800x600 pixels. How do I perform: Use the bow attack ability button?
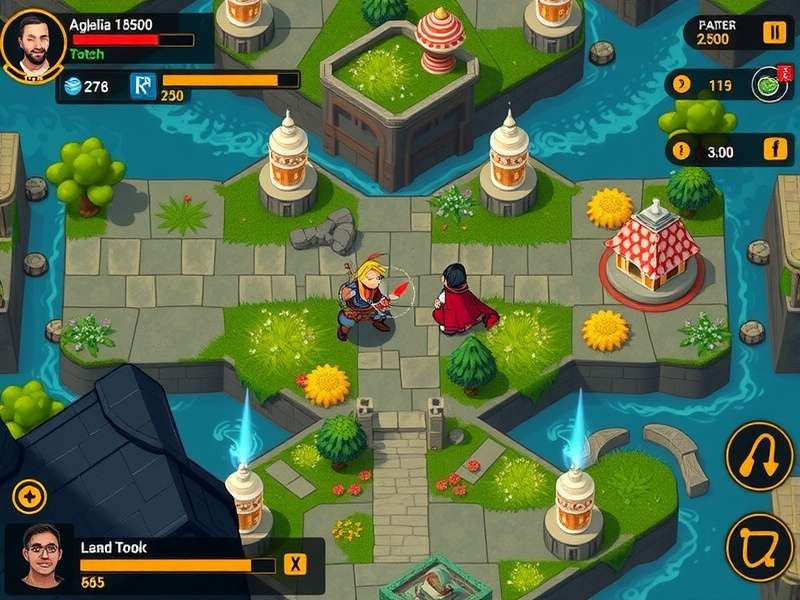pos(759,546)
